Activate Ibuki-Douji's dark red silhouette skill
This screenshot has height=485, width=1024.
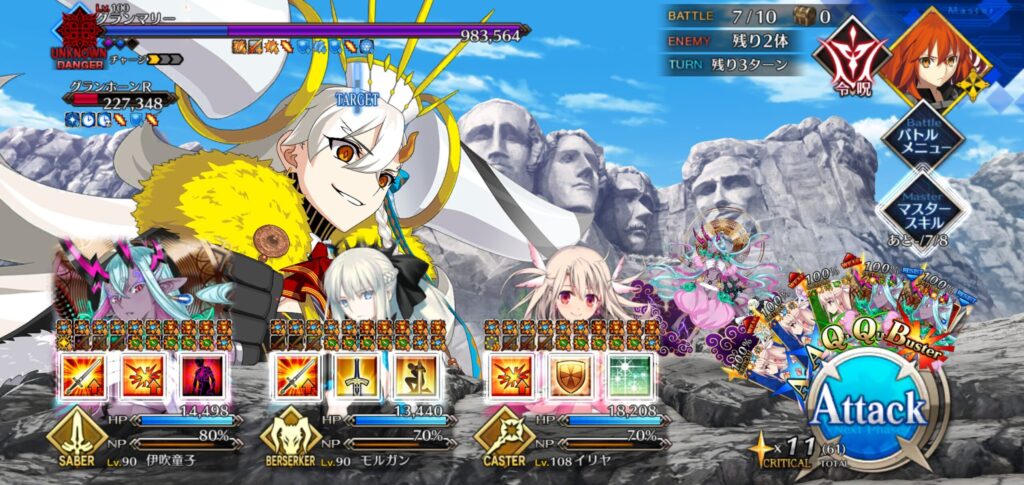coord(199,377)
